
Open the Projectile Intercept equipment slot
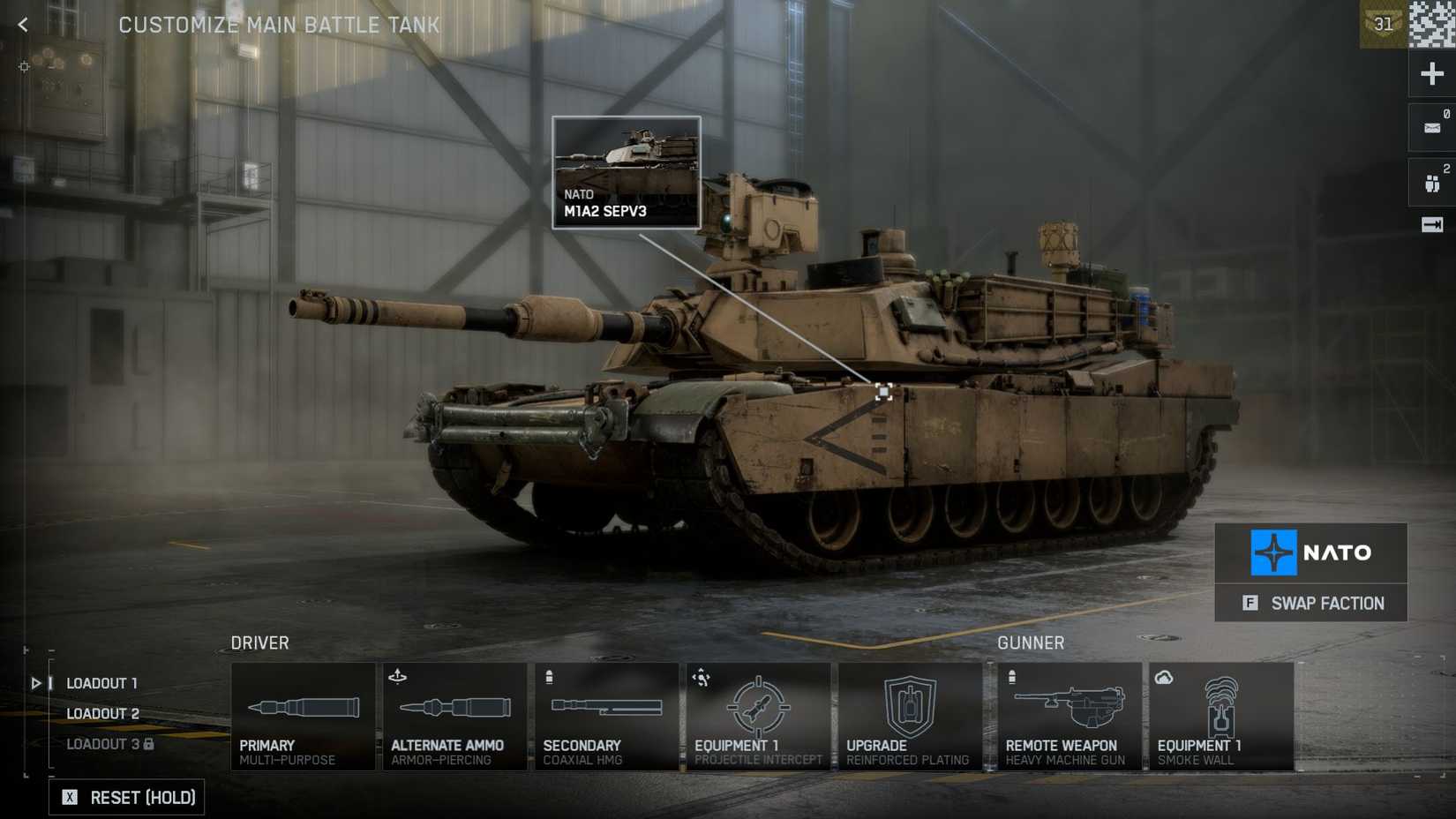click(759, 715)
